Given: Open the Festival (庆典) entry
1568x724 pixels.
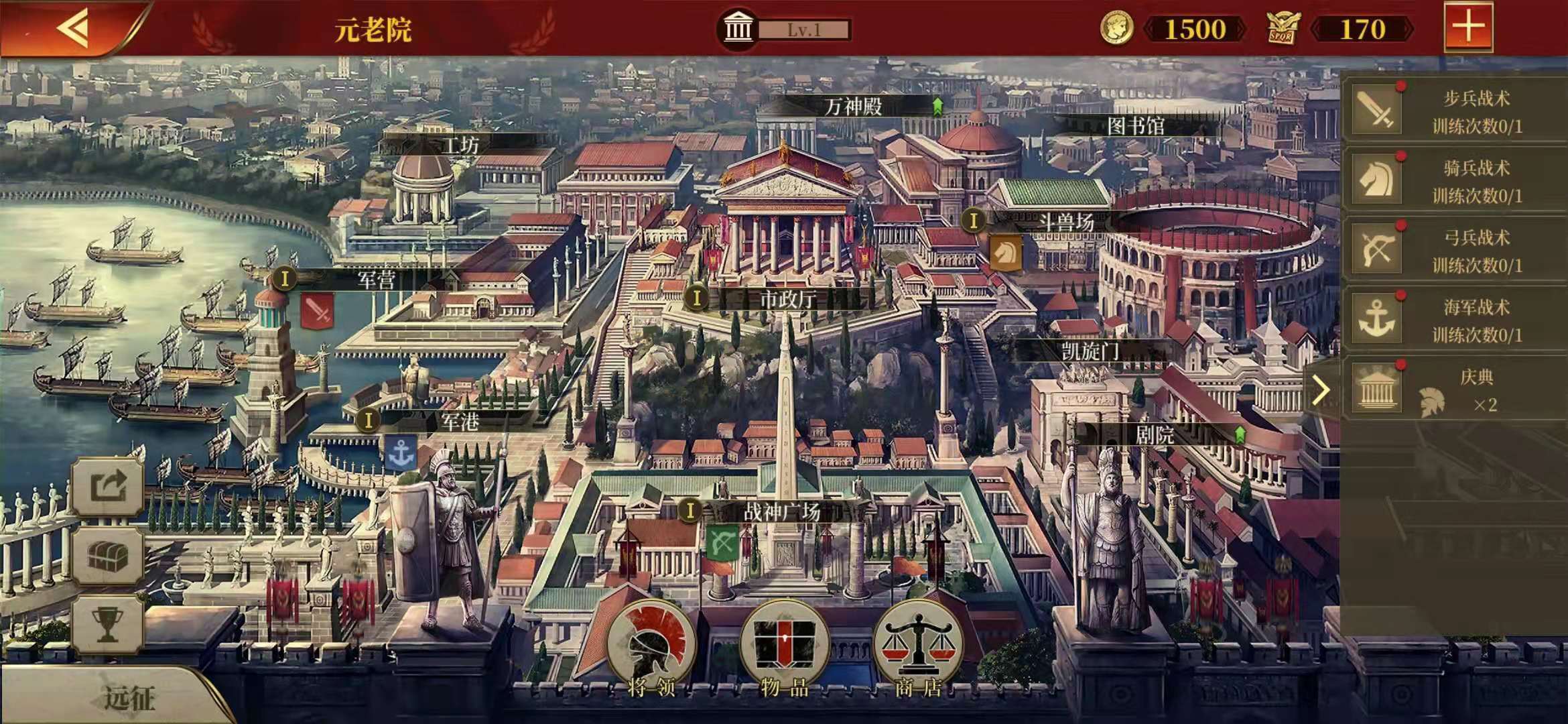Looking at the screenshot, I should click(x=1454, y=389).
